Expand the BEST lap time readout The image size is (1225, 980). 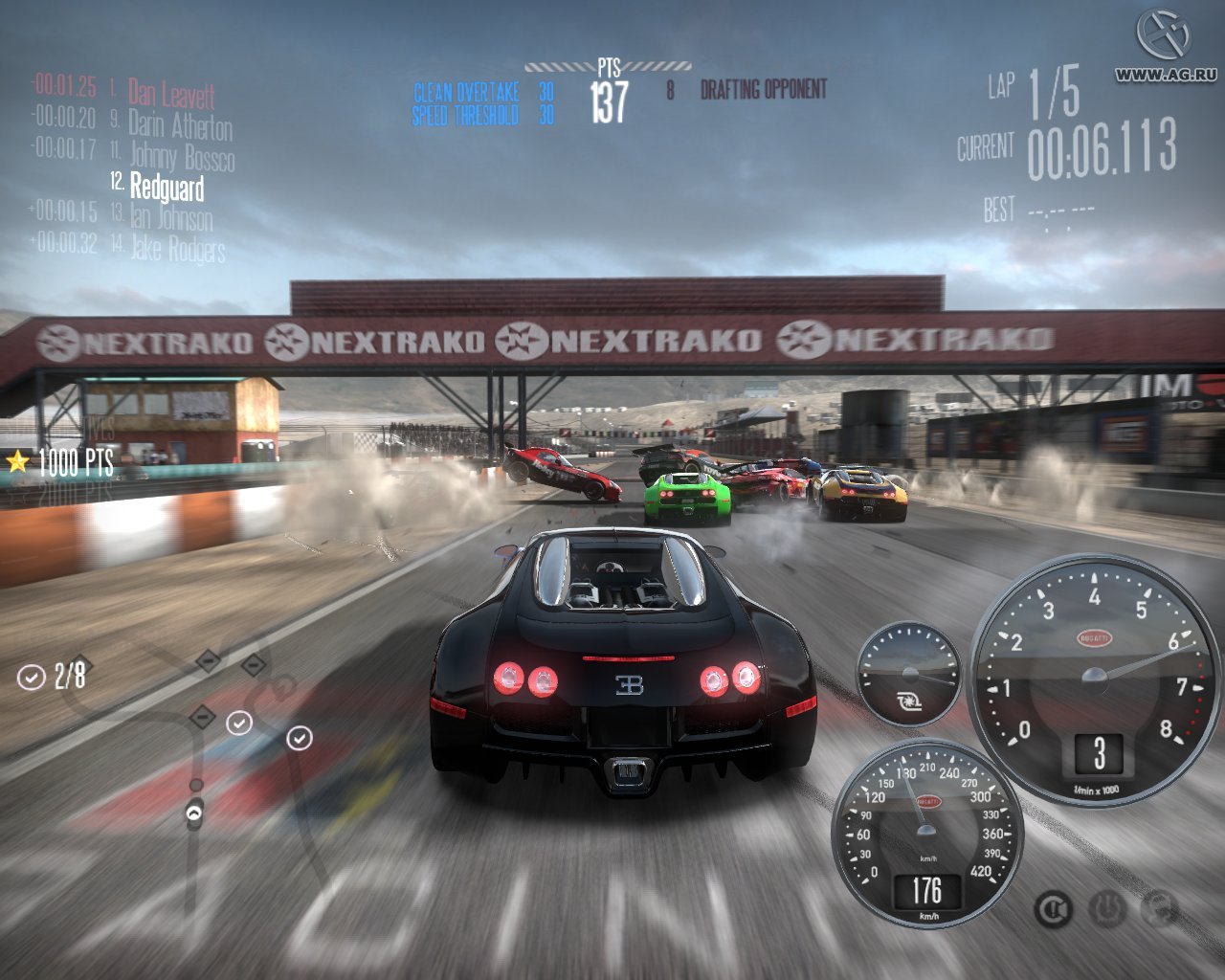click(x=1053, y=209)
